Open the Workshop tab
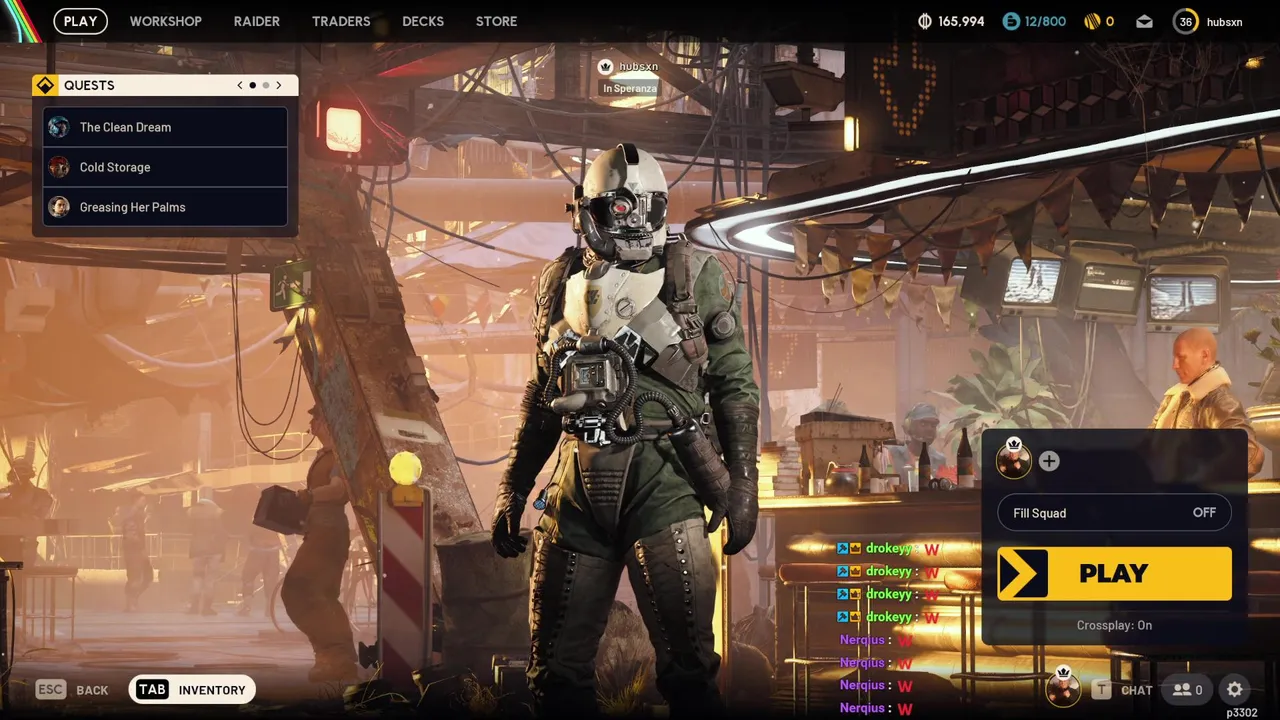The height and width of the screenshot is (720, 1280). (165, 21)
